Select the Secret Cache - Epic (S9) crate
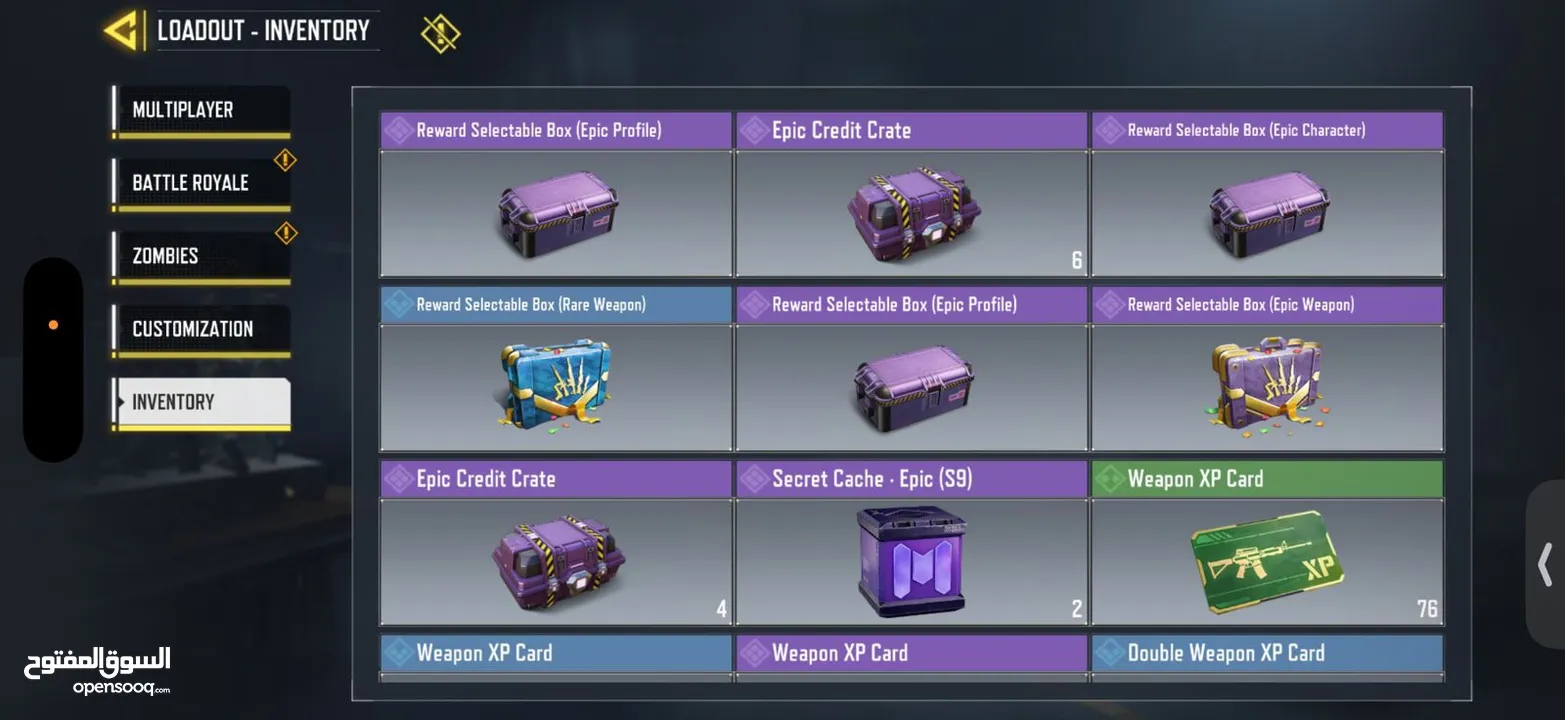1565x720 pixels. (x=911, y=561)
